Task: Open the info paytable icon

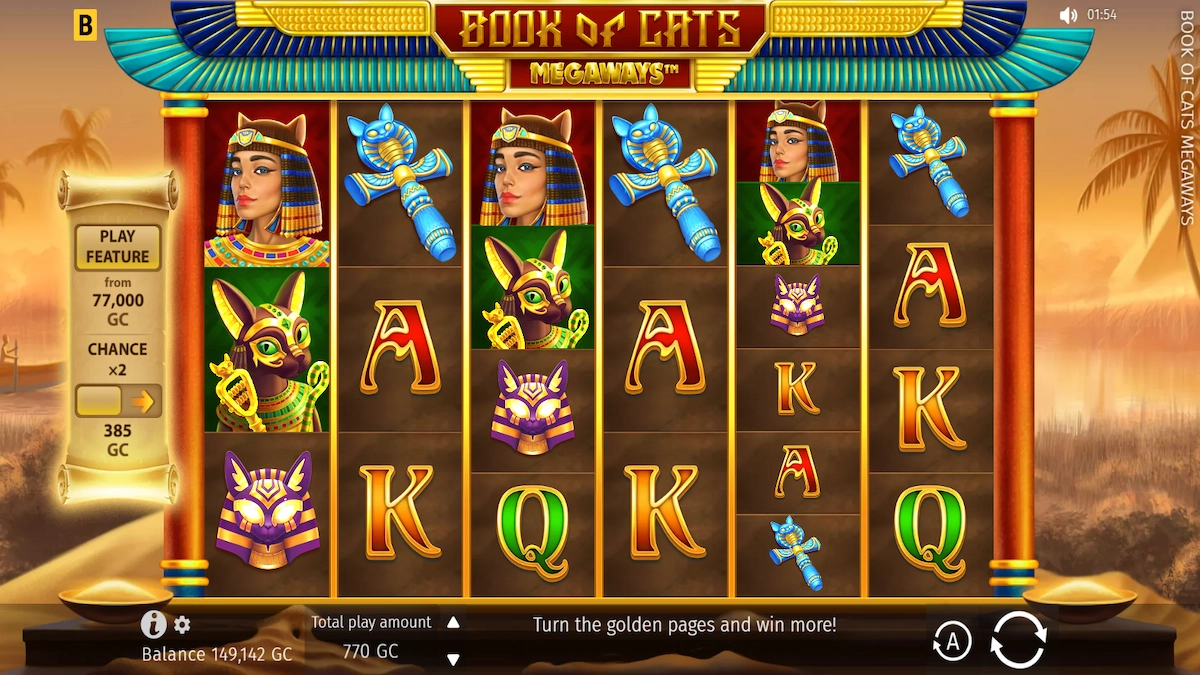Action: click(153, 625)
